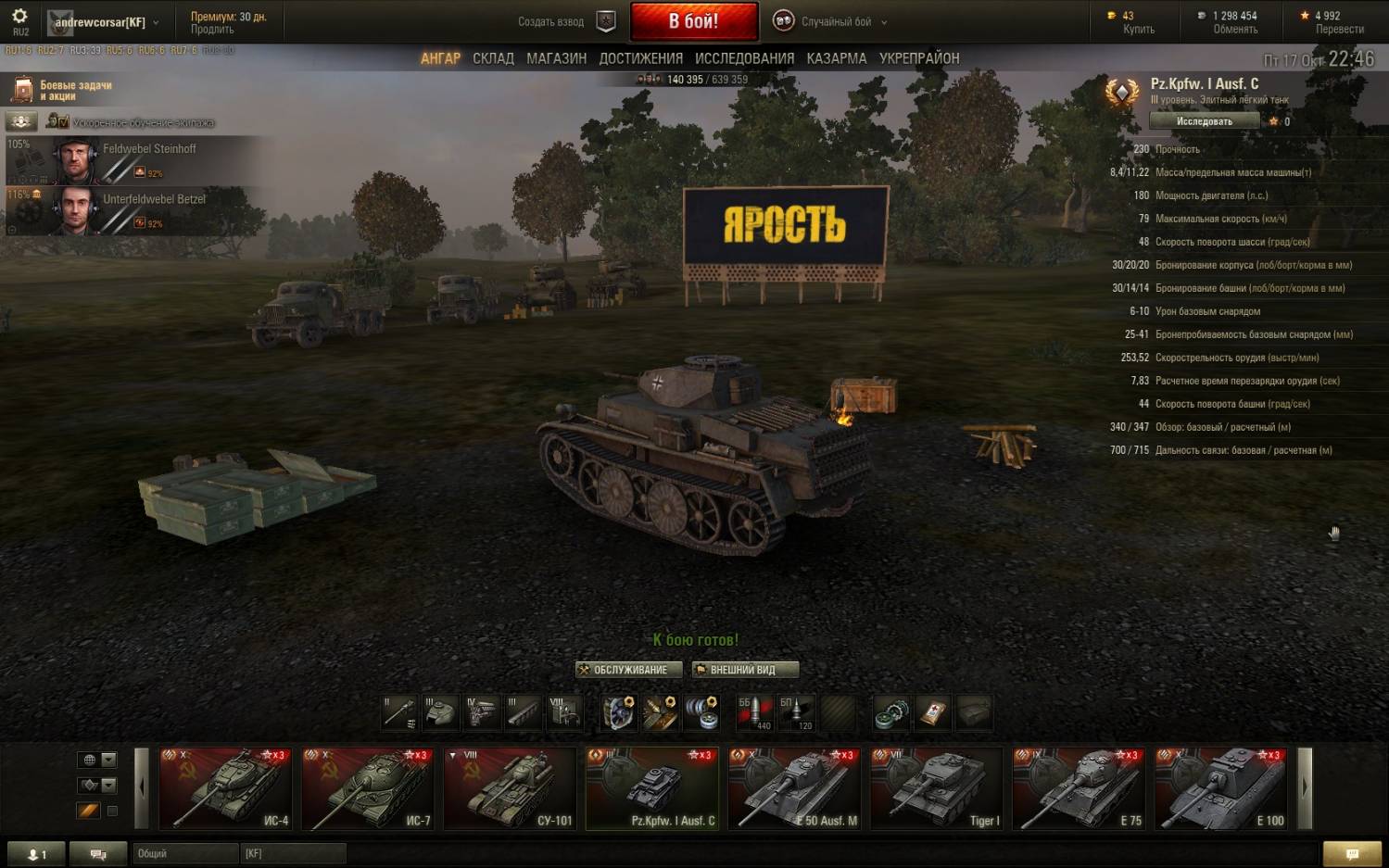1389x868 pixels.
Task: Click the ОБСЛУЖИВАНИЕ service button
Action: [629, 670]
